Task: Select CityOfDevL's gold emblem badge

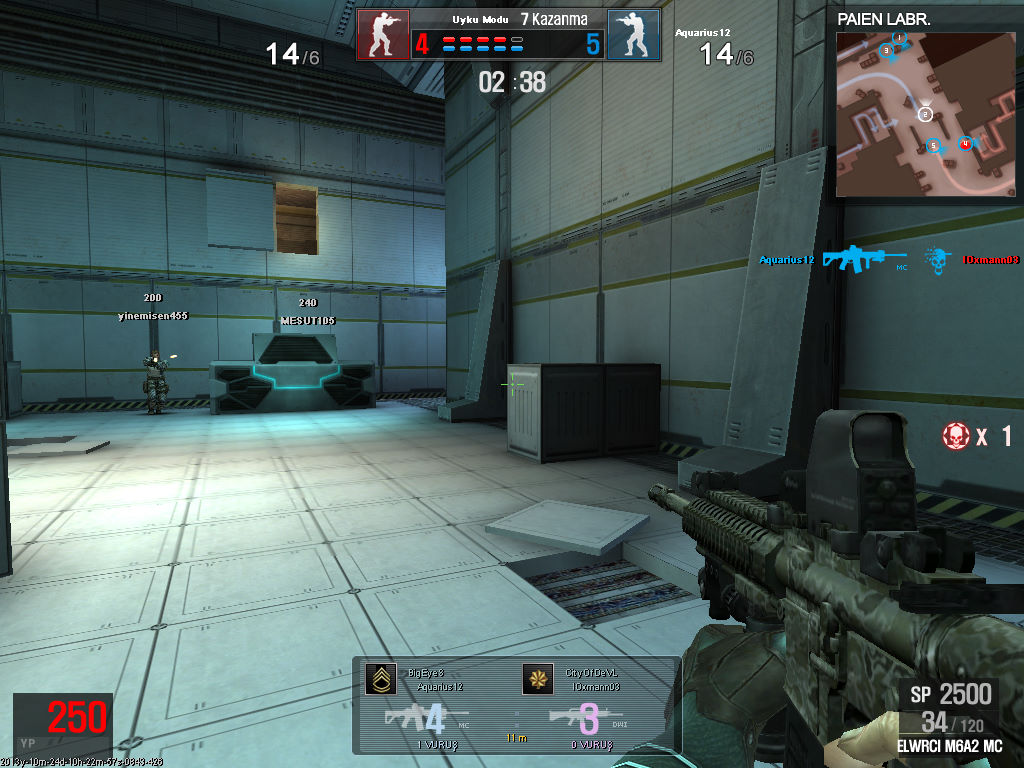Action: point(538,679)
